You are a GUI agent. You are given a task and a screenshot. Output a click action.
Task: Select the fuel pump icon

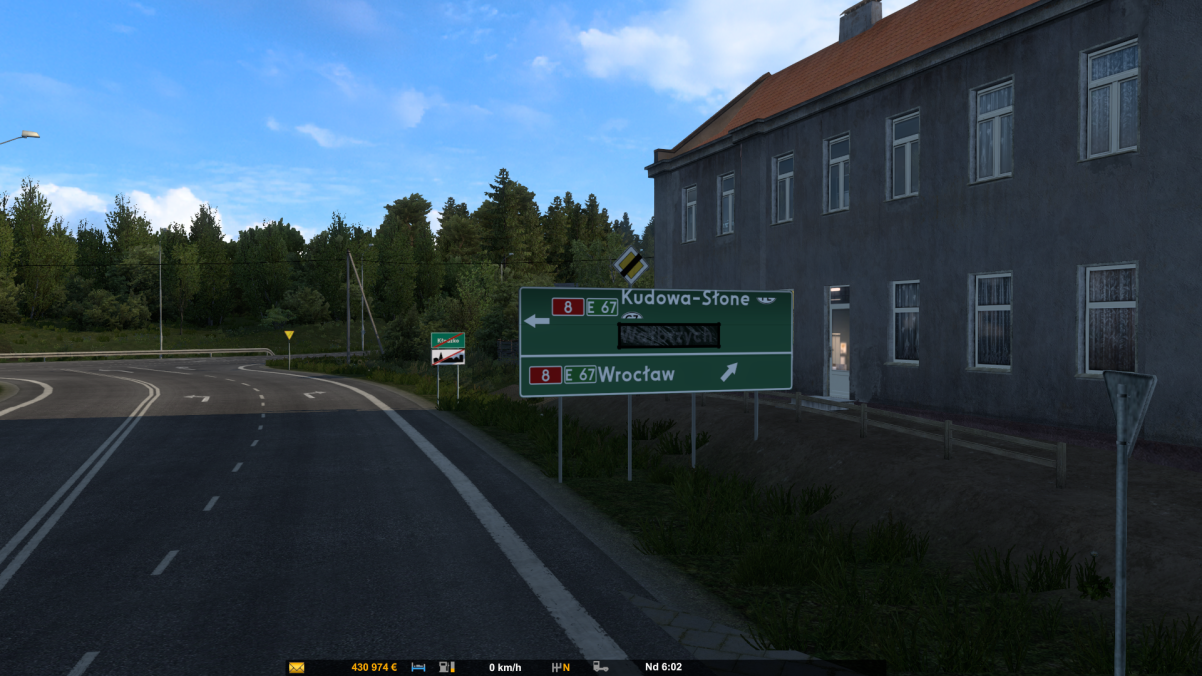[x=447, y=667]
